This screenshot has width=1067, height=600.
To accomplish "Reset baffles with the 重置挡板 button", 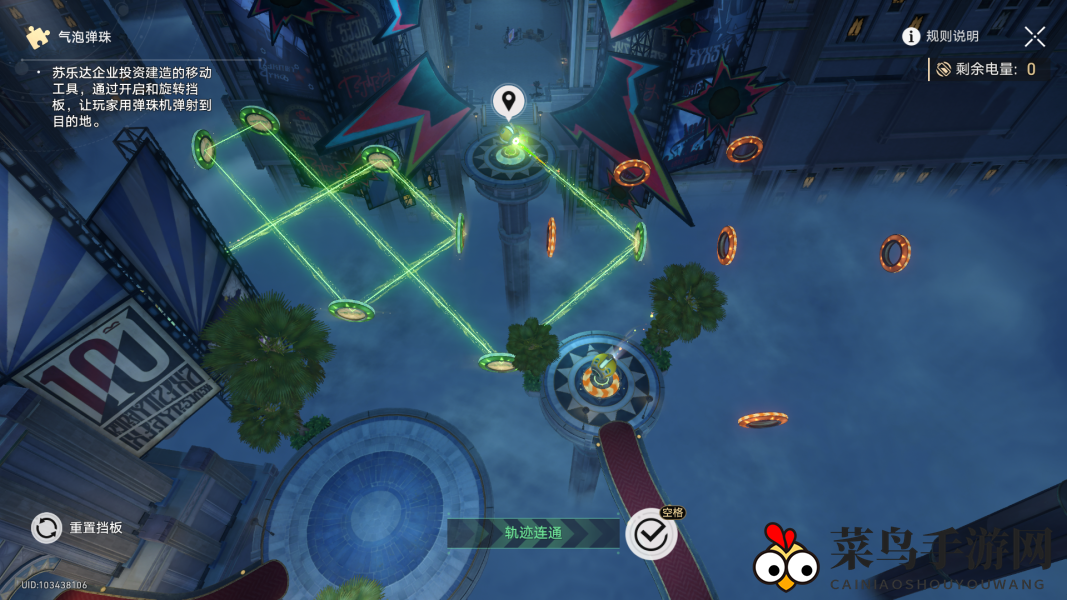I will pos(47,527).
